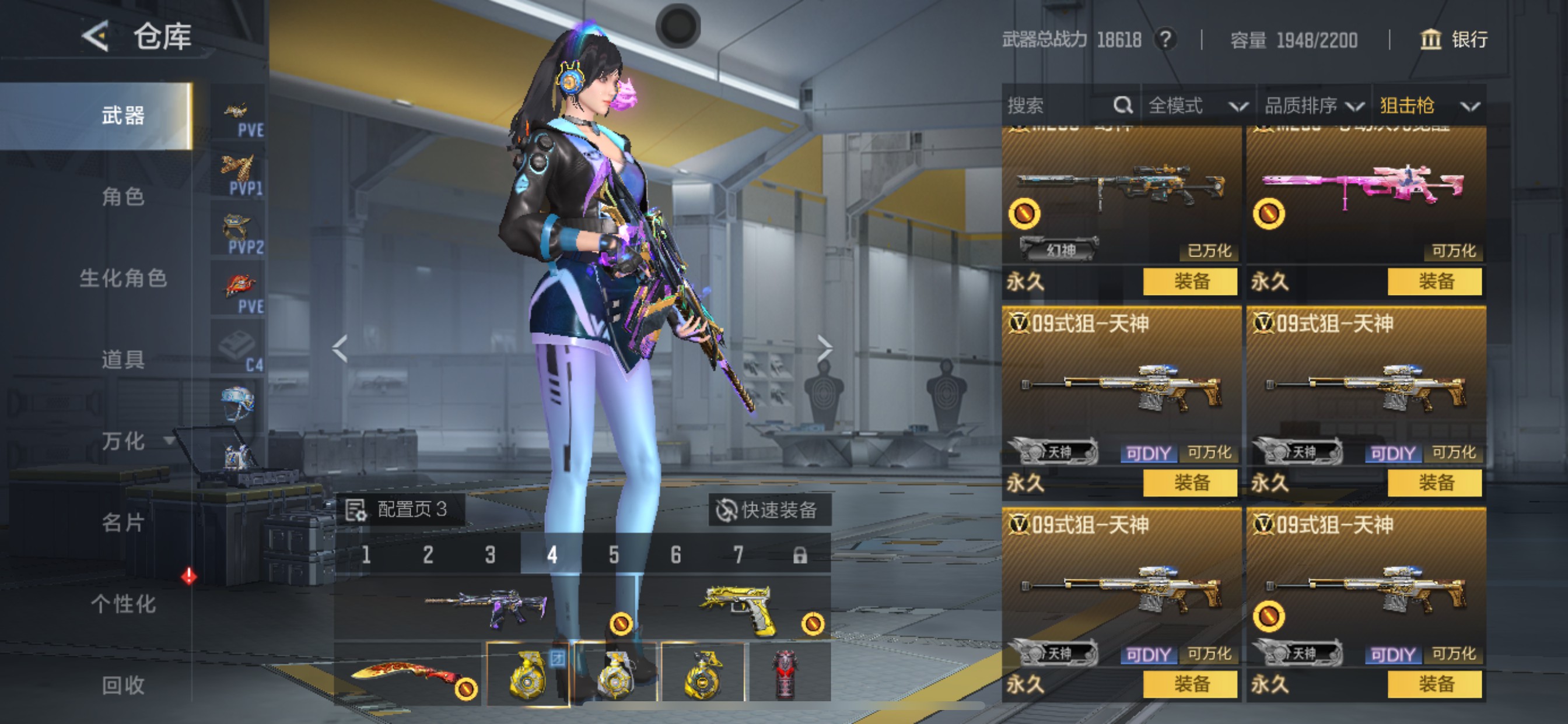
Task: Open the 生化角色 tab
Action: [123, 279]
